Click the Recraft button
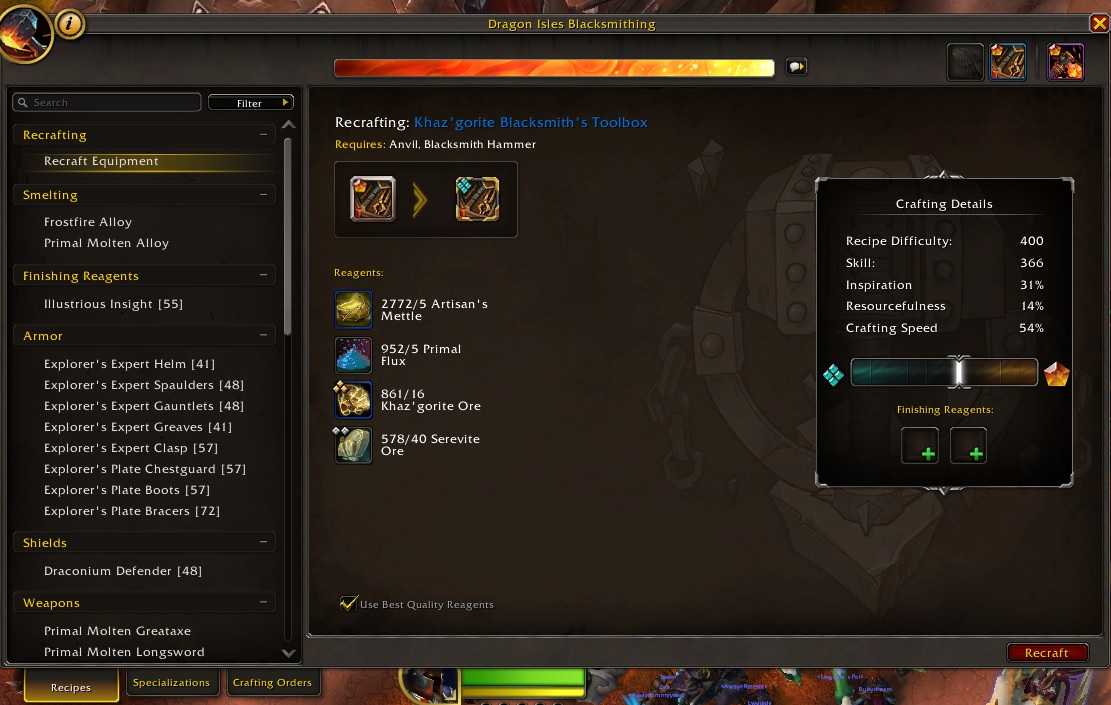 (1047, 653)
